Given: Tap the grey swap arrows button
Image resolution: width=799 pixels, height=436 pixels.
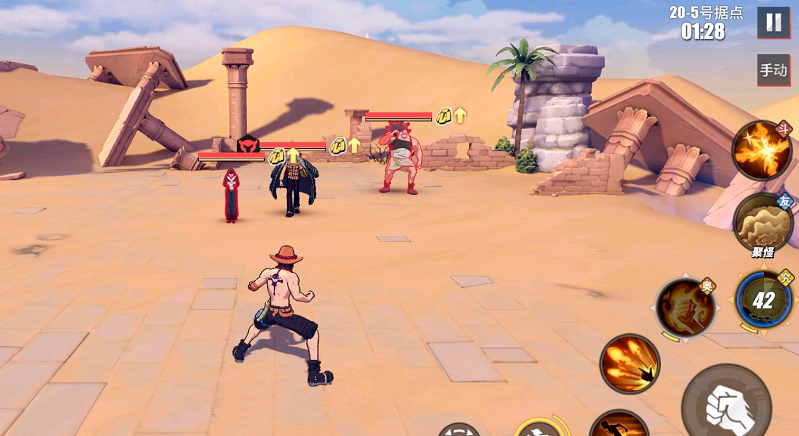Looking at the screenshot, I should (x=458, y=430).
